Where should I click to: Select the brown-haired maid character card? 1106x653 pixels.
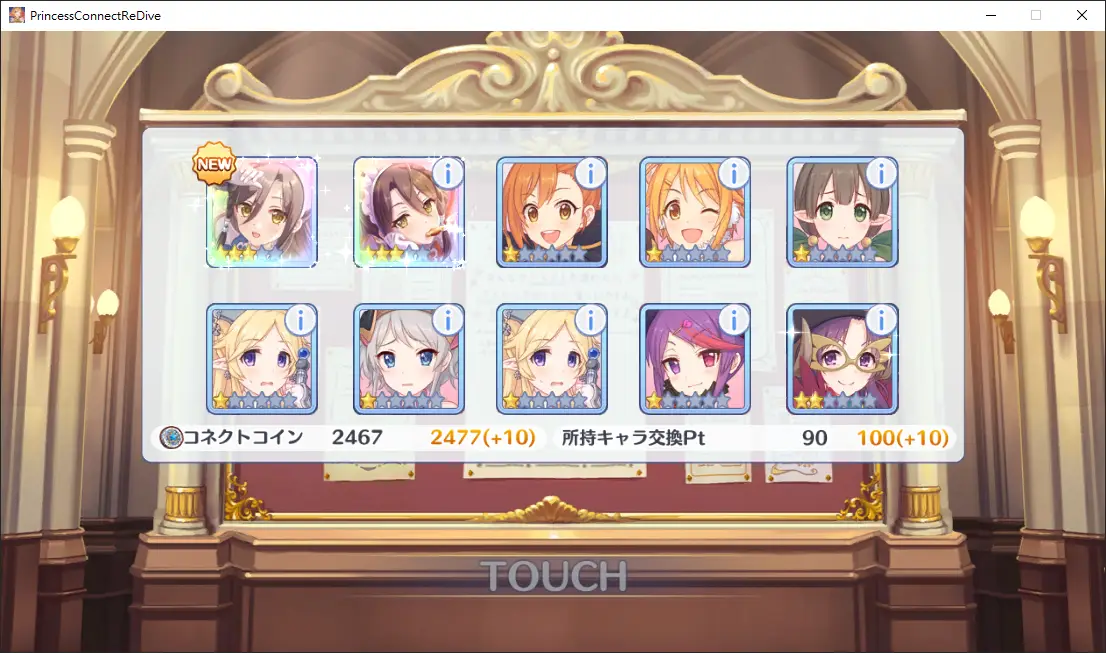click(409, 213)
